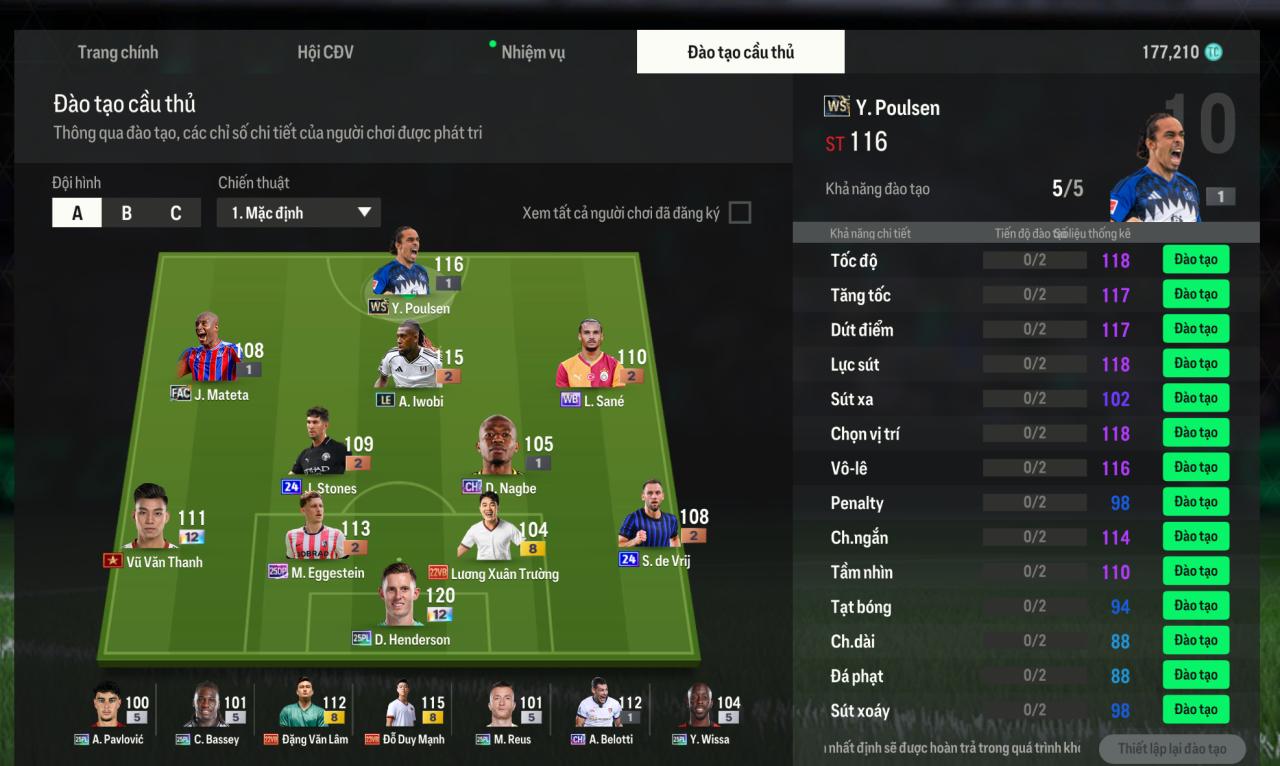Train the Penalty stat
Screen dimensions: 1280x766
1195,502
